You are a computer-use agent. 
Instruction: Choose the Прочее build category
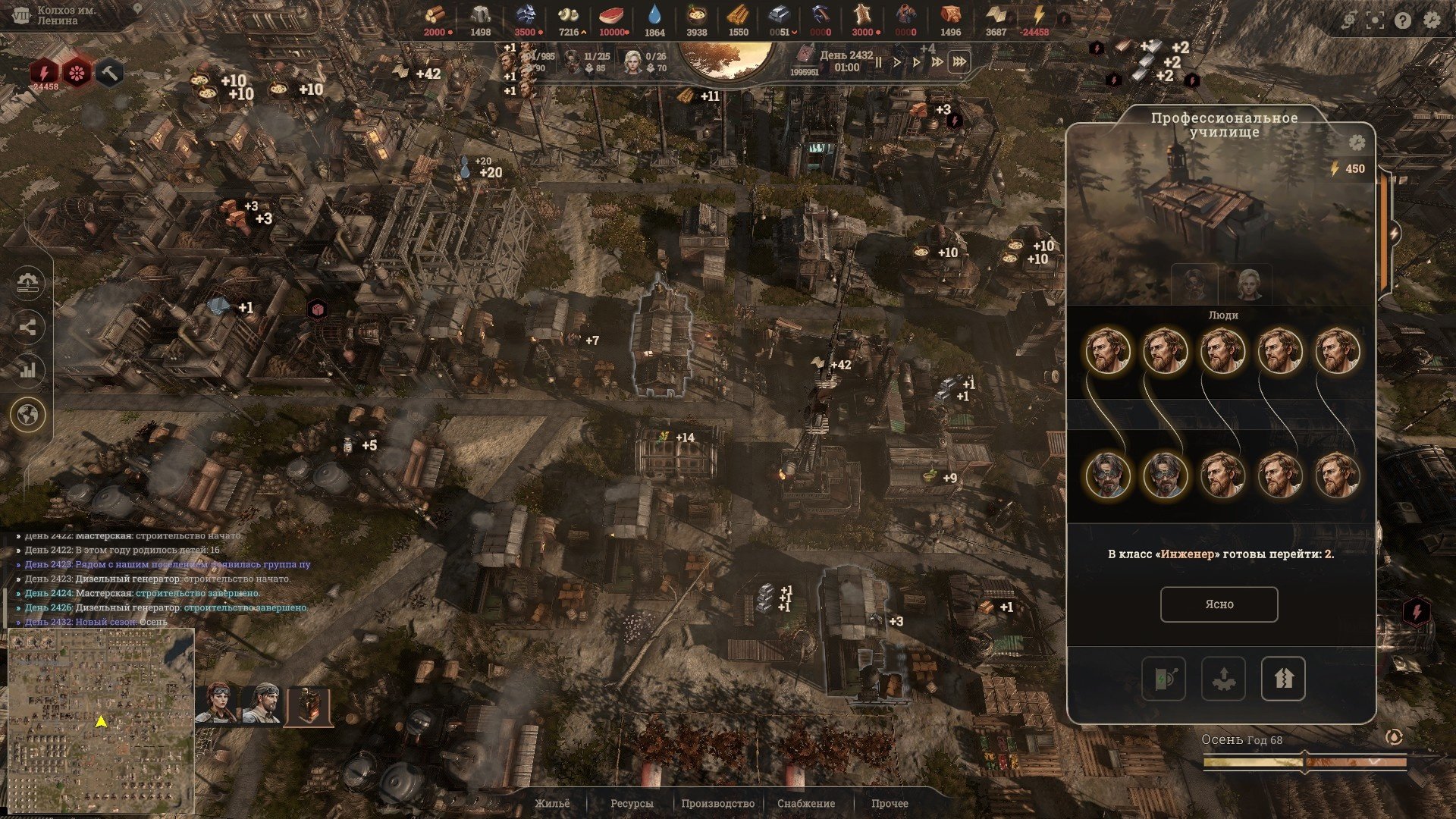[x=890, y=803]
